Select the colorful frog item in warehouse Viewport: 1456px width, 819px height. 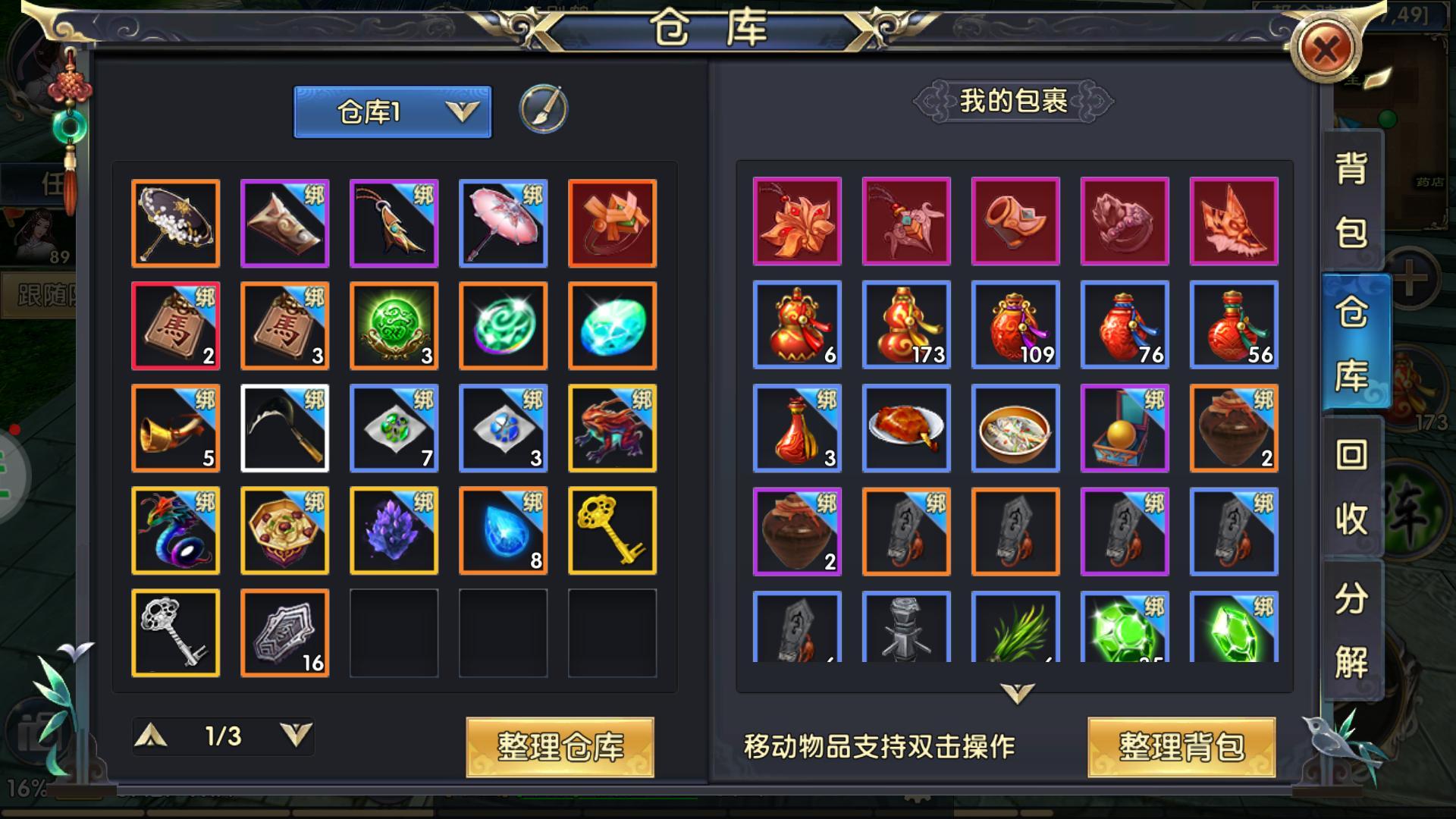(612, 428)
